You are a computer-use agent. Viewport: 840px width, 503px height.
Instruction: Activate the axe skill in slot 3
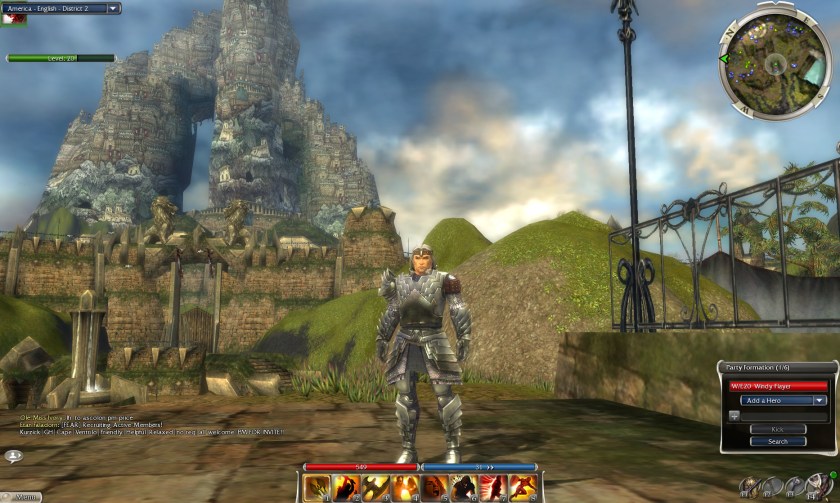pyautogui.click(x=376, y=488)
